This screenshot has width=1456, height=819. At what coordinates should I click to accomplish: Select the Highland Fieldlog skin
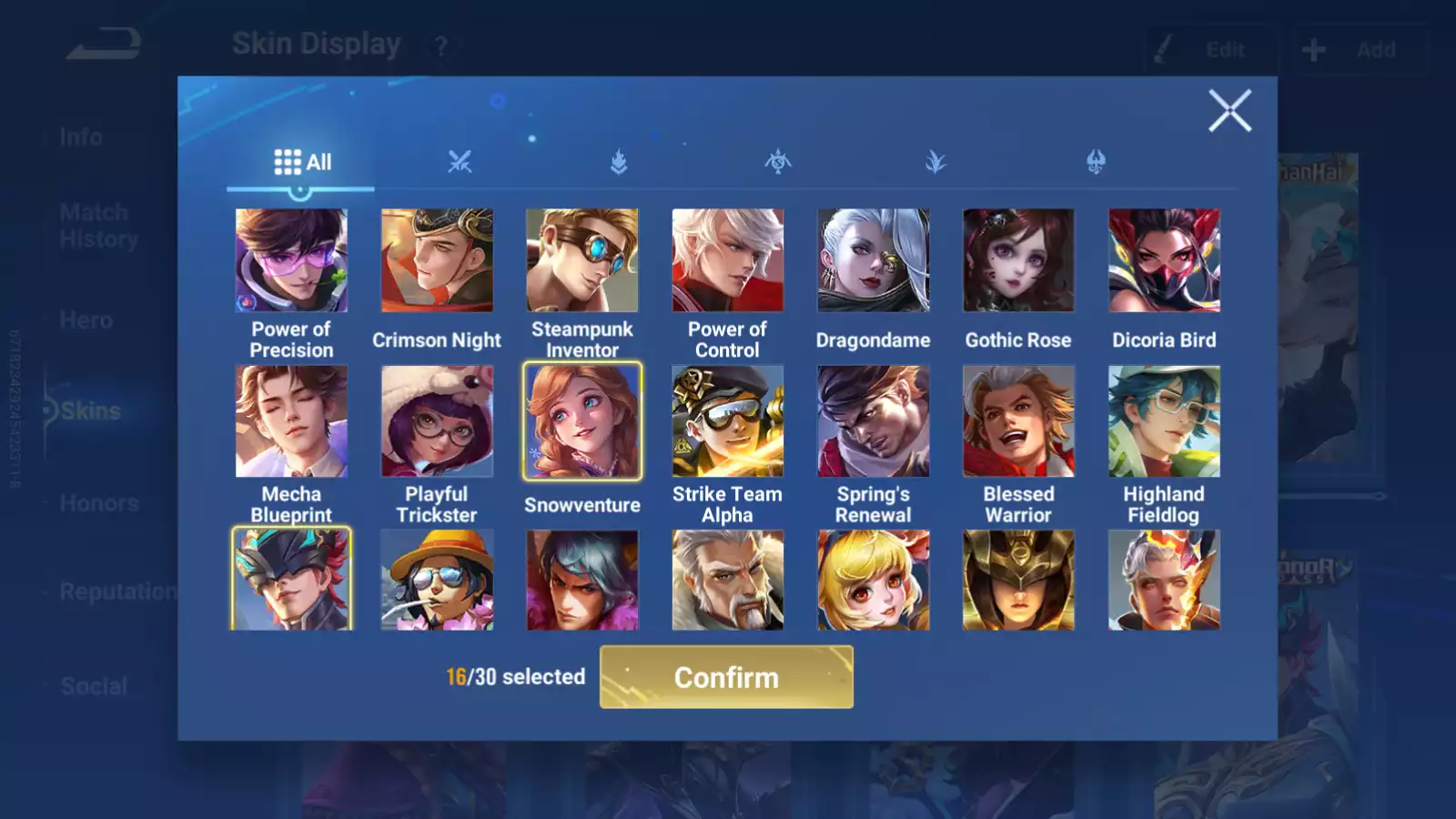click(1164, 421)
